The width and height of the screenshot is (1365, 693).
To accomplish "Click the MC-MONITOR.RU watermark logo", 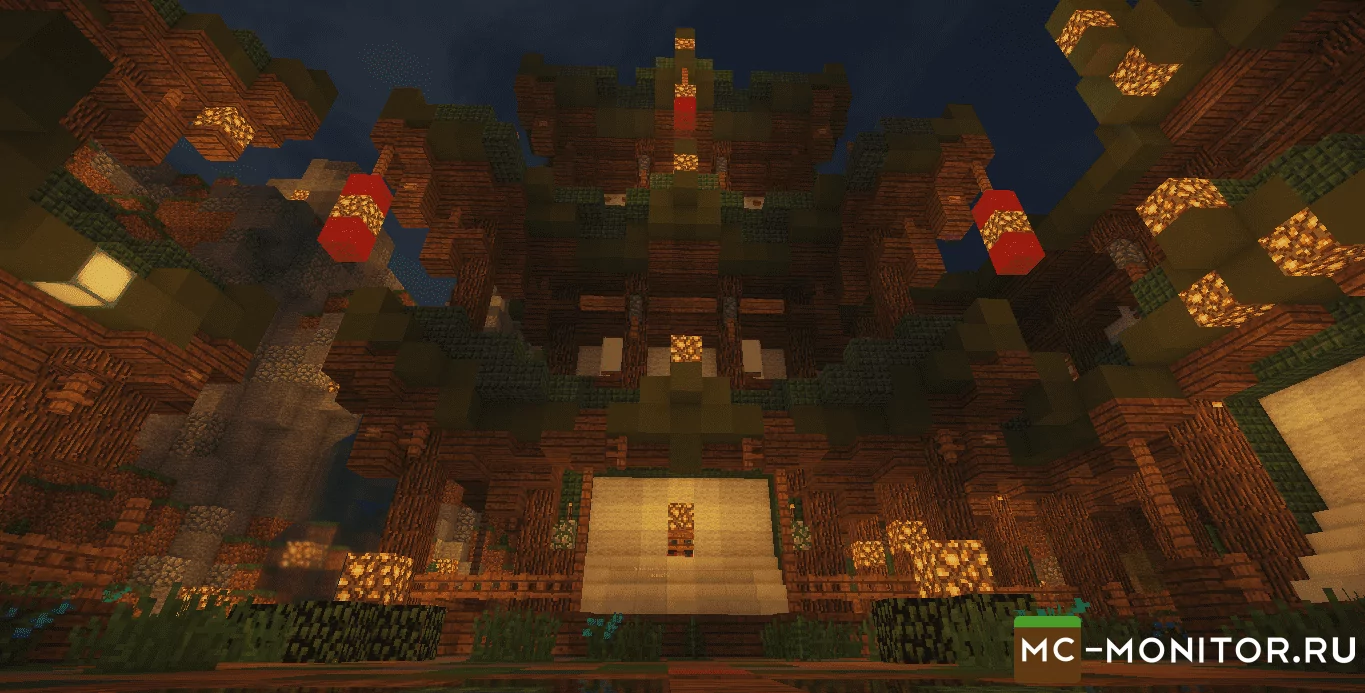I will (1186, 649).
